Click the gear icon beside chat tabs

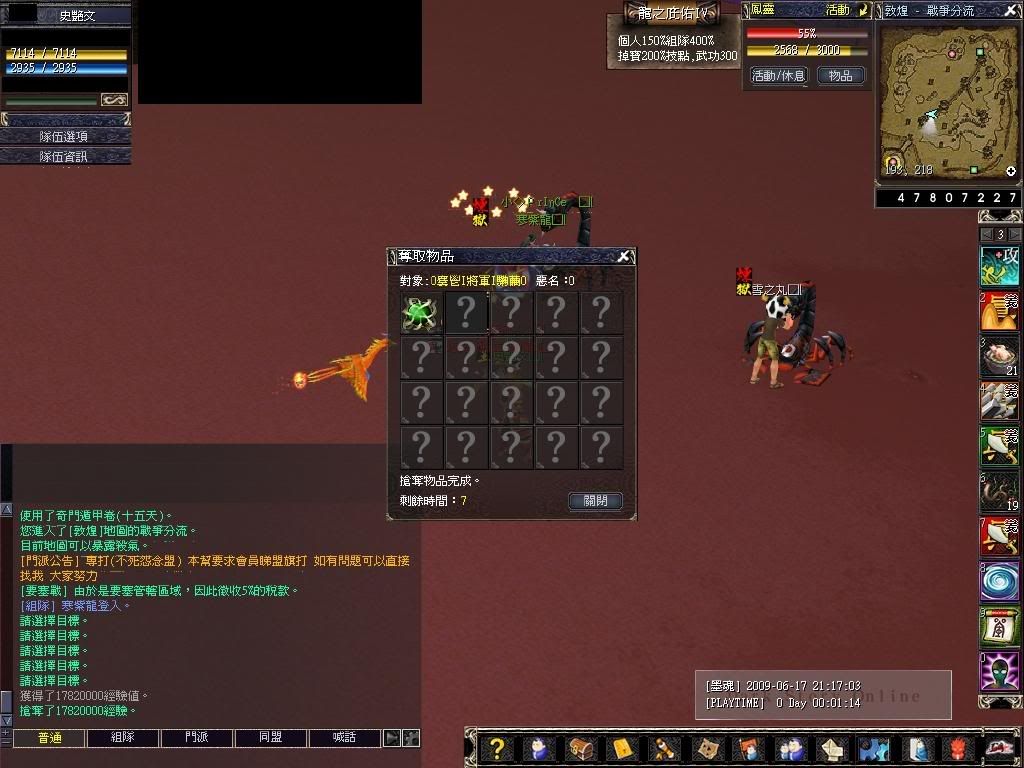tap(410, 738)
